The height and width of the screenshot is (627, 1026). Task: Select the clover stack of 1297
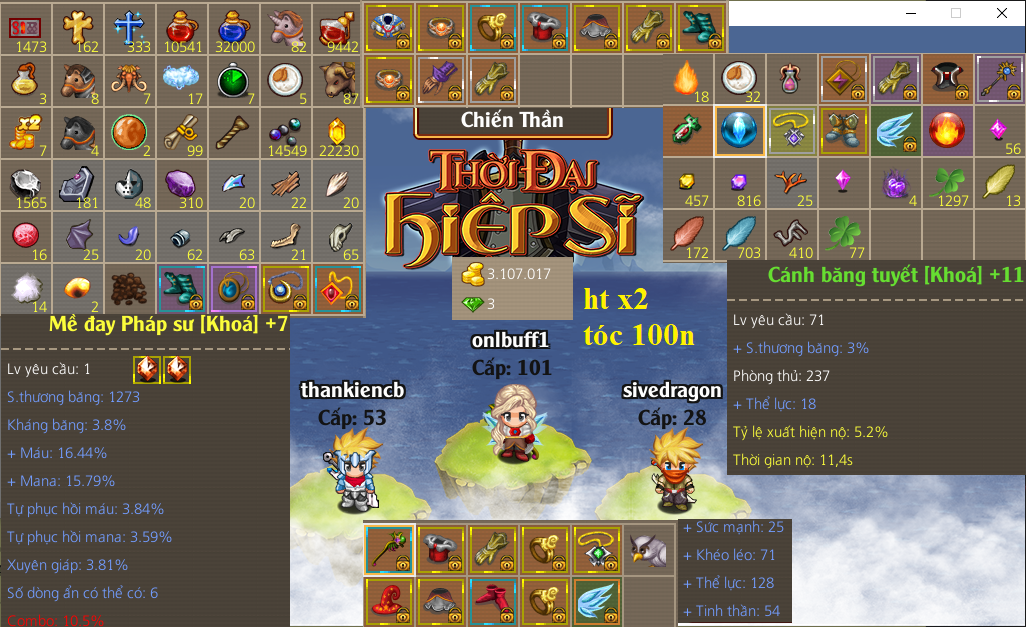coord(949,183)
